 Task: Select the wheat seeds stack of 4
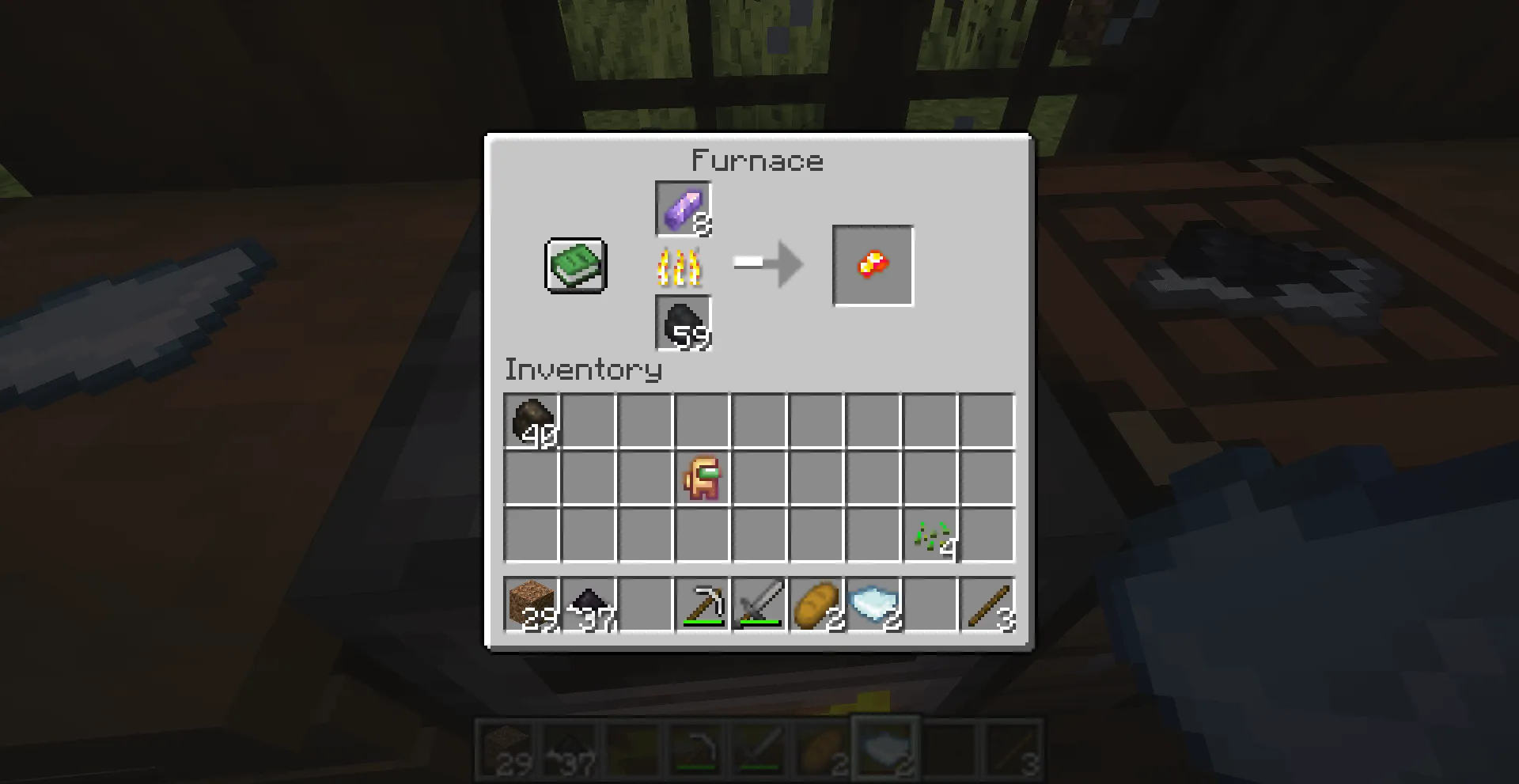930,536
